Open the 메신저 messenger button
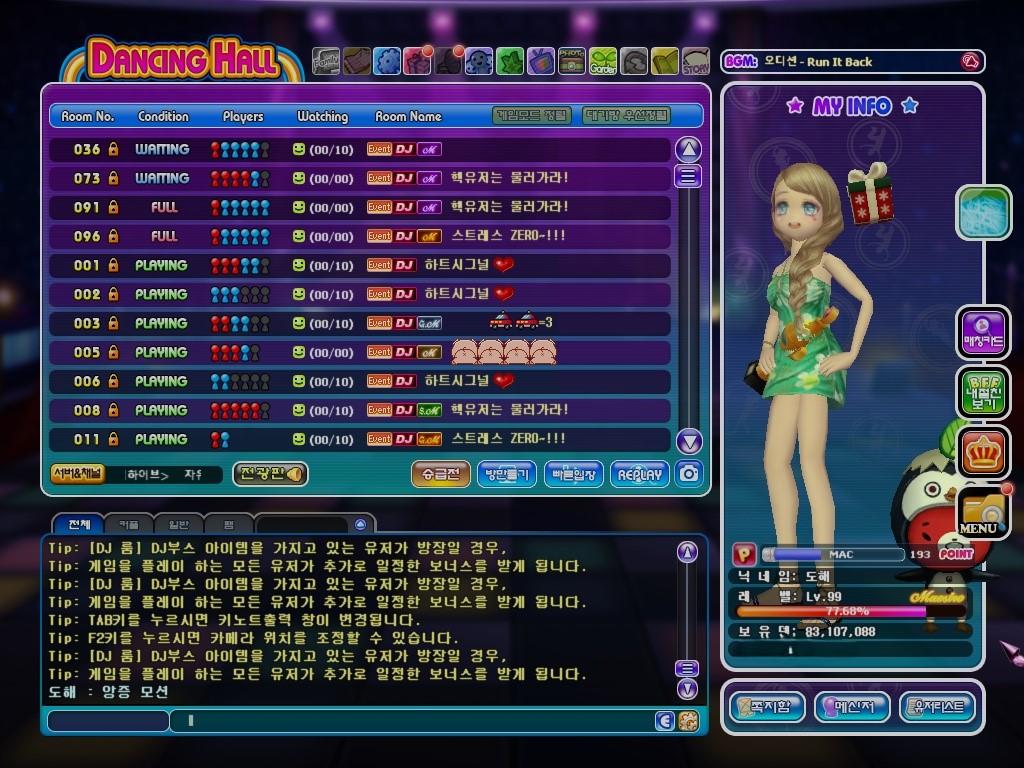Screen dimensions: 1024x768 pyautogui.click(x=852, y=707)
